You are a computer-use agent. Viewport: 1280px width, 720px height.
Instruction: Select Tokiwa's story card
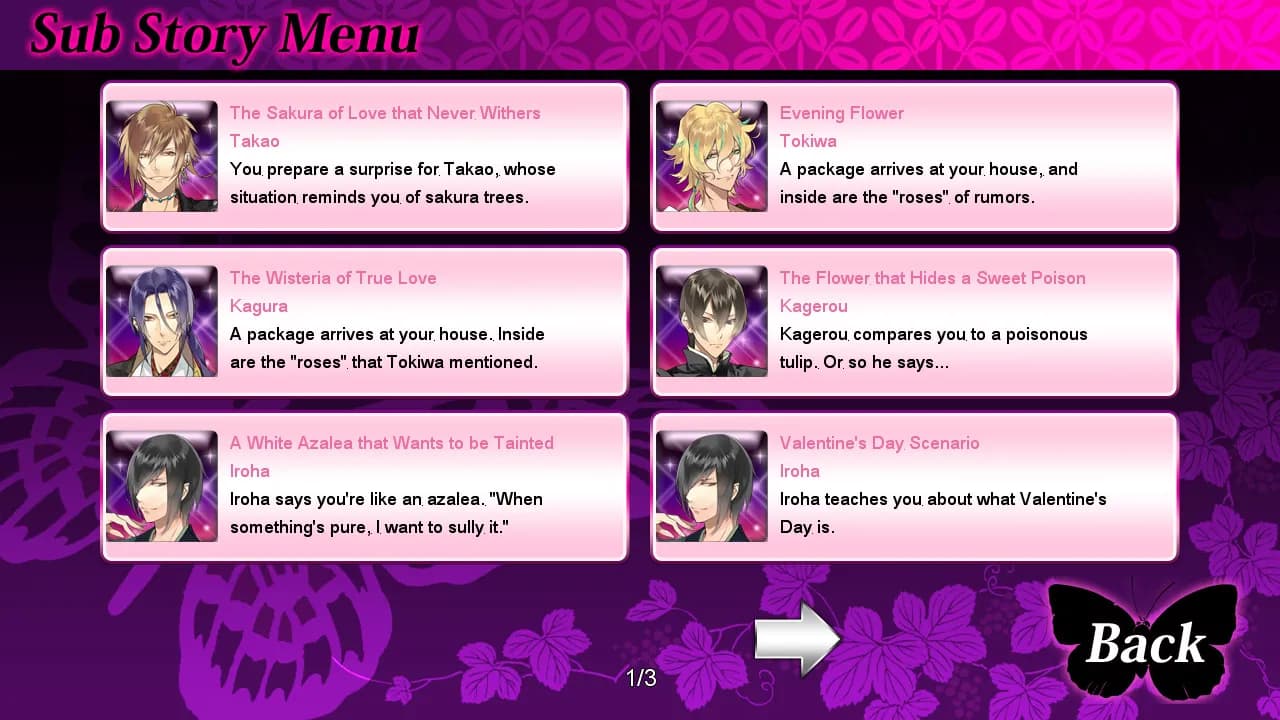913,156
